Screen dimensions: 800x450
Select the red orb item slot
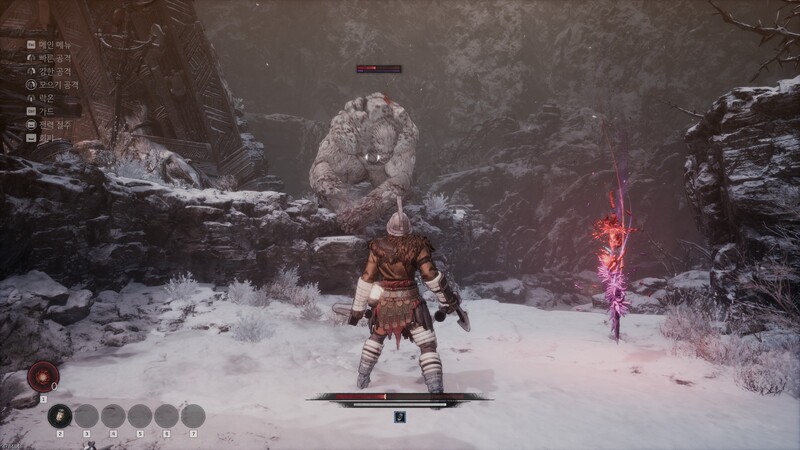(42, 376)
